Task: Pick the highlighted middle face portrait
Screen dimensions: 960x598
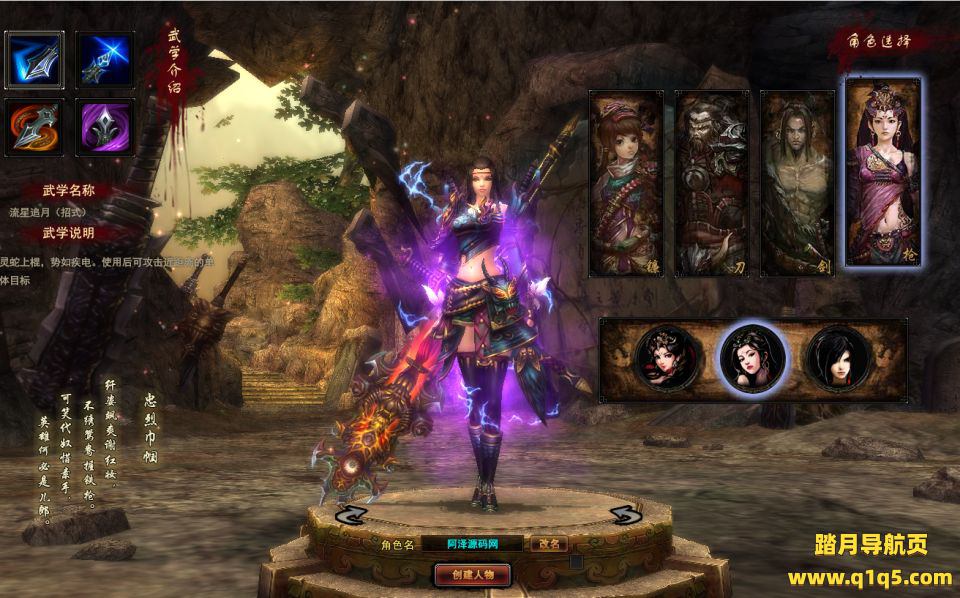Action: (x=753, y=359)
